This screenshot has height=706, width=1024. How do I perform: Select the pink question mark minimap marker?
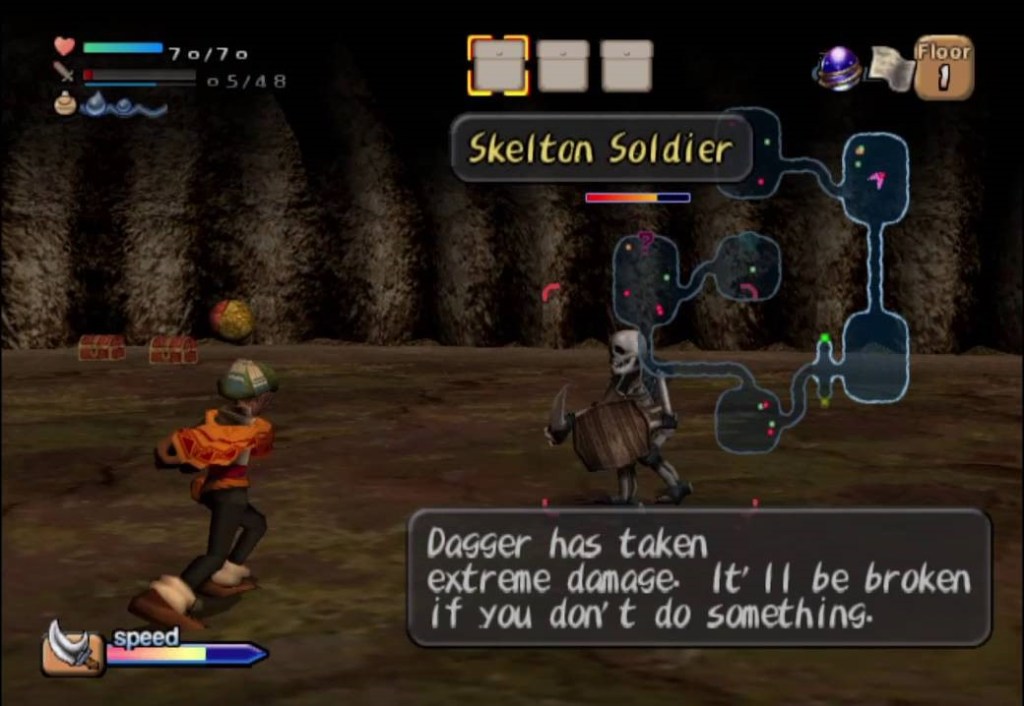click(645, 239)
